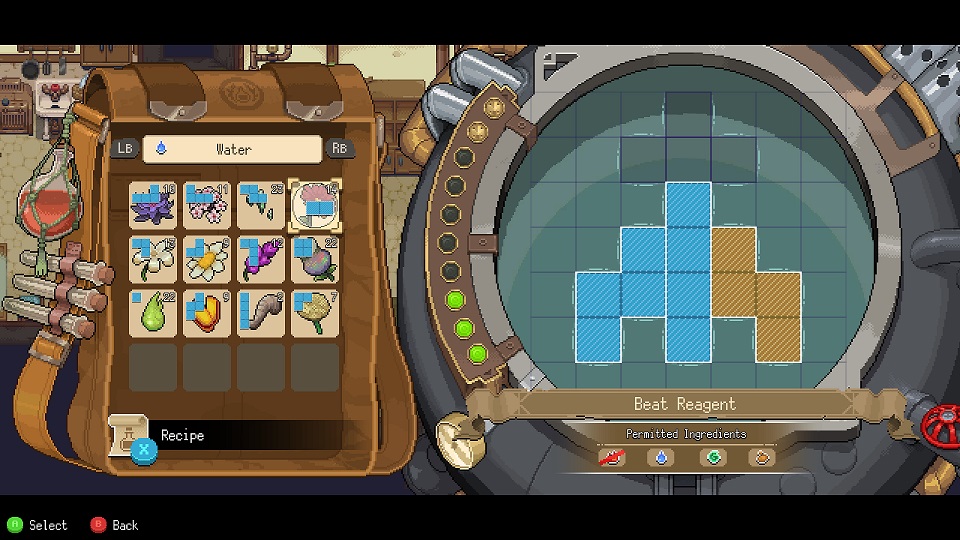Pick the white lily flower ingredient
Screen dimensions: 960x540
pos(153,259)
